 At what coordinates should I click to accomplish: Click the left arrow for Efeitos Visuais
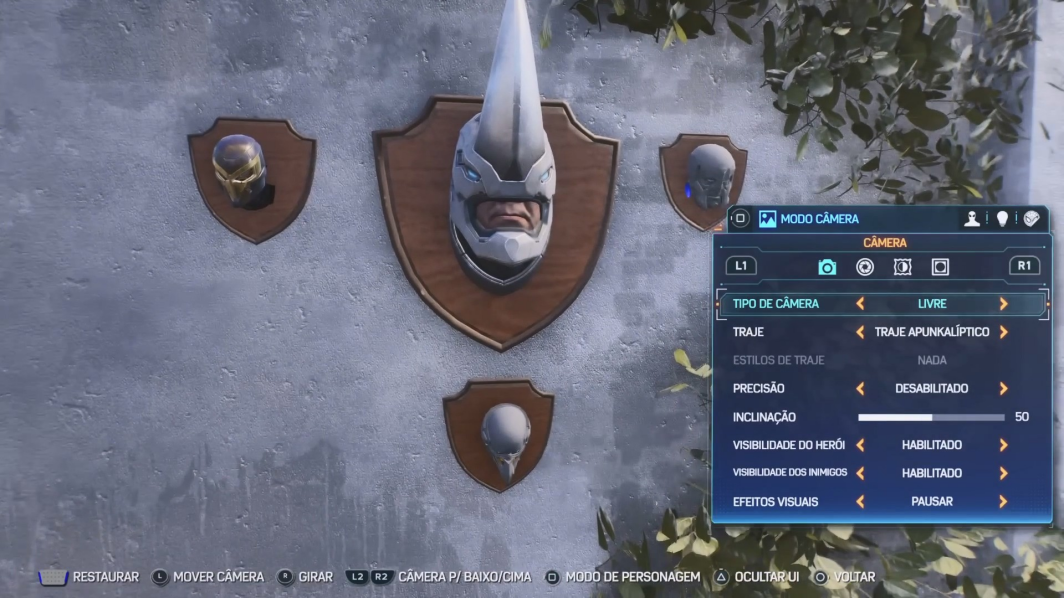860,502
